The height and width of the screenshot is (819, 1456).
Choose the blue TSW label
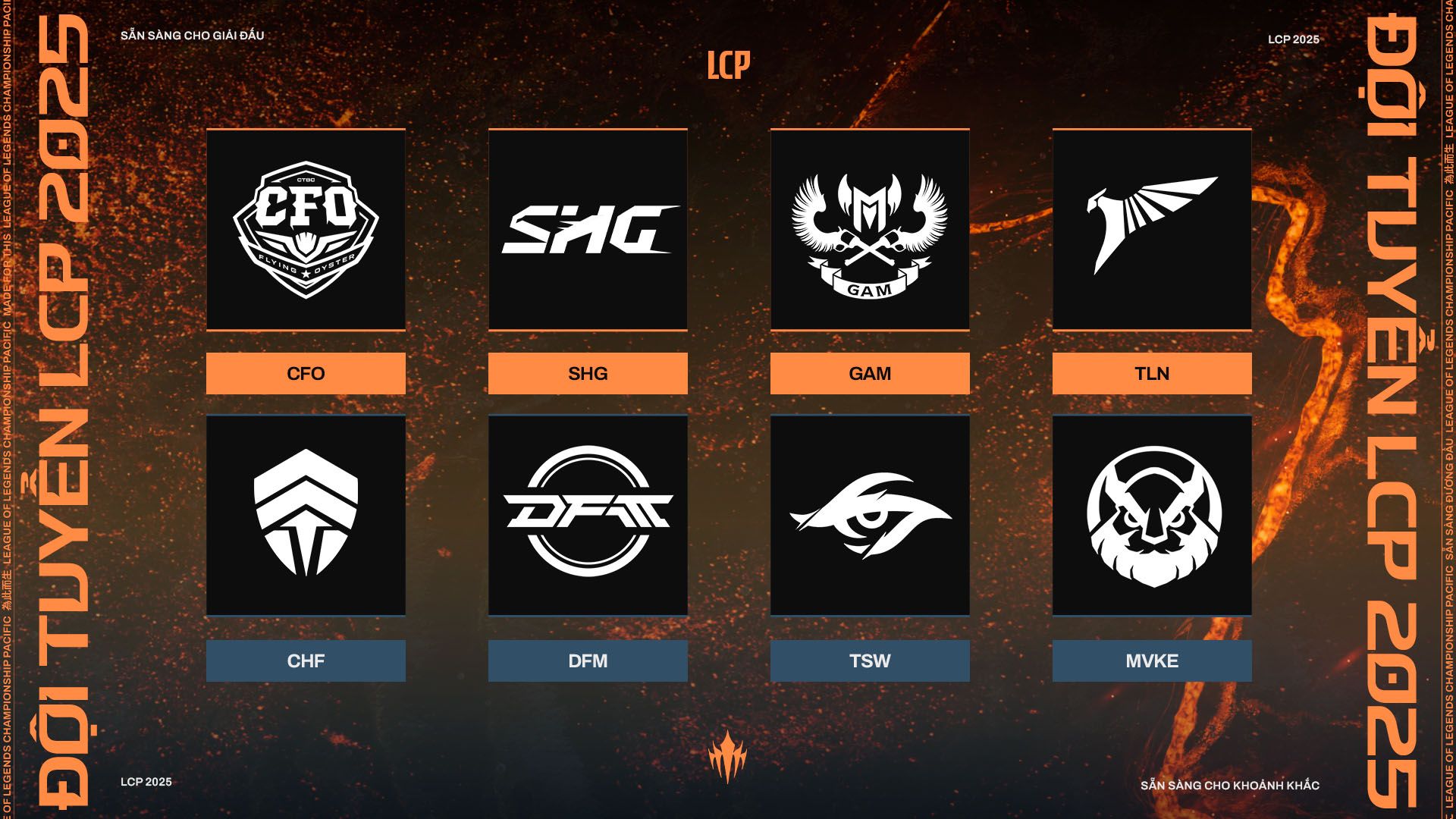click(x=870, y=661)
